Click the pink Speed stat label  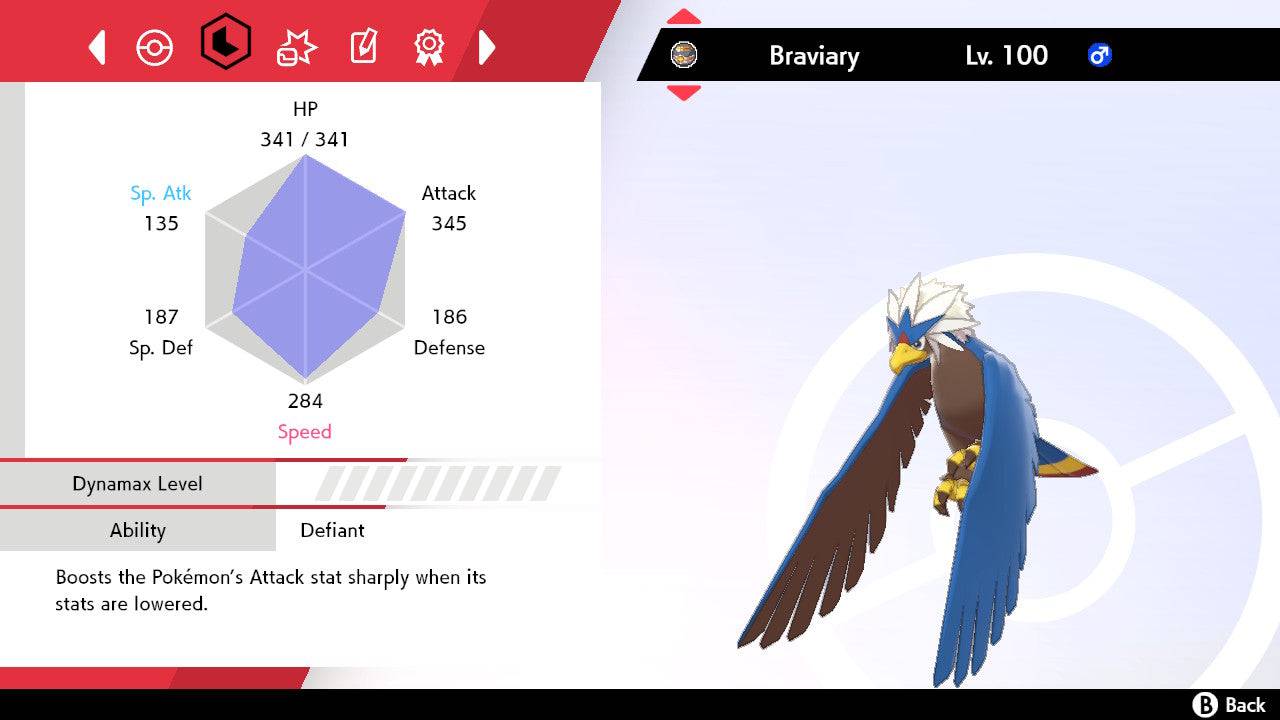(305, 431)
